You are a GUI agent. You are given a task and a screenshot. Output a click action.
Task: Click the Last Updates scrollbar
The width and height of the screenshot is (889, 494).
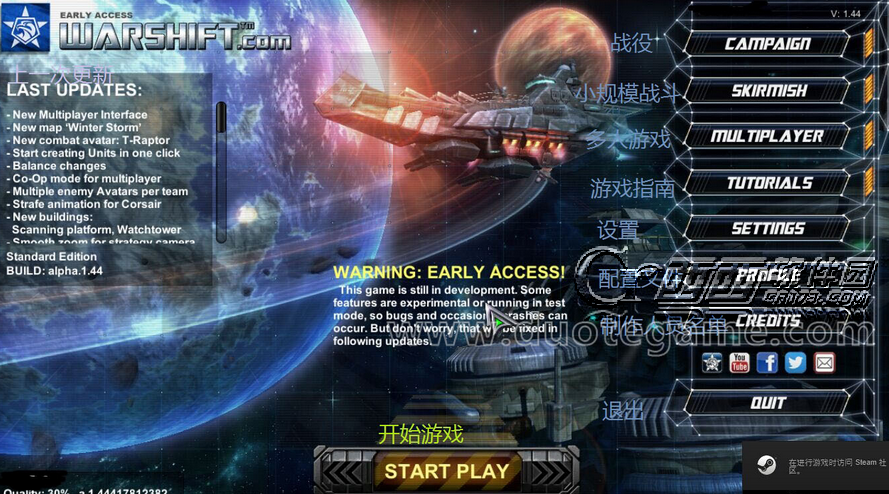(x=222, y=170)
